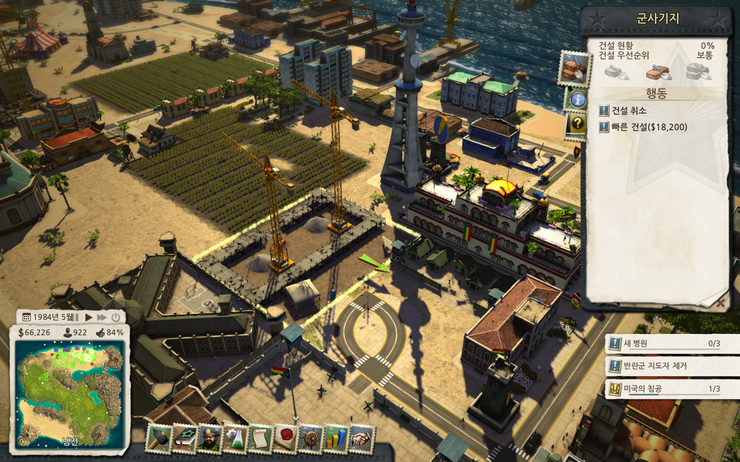The height and width of the screenshot is (462, 740).
Task: Open the research flask menu
Action: 234,438
